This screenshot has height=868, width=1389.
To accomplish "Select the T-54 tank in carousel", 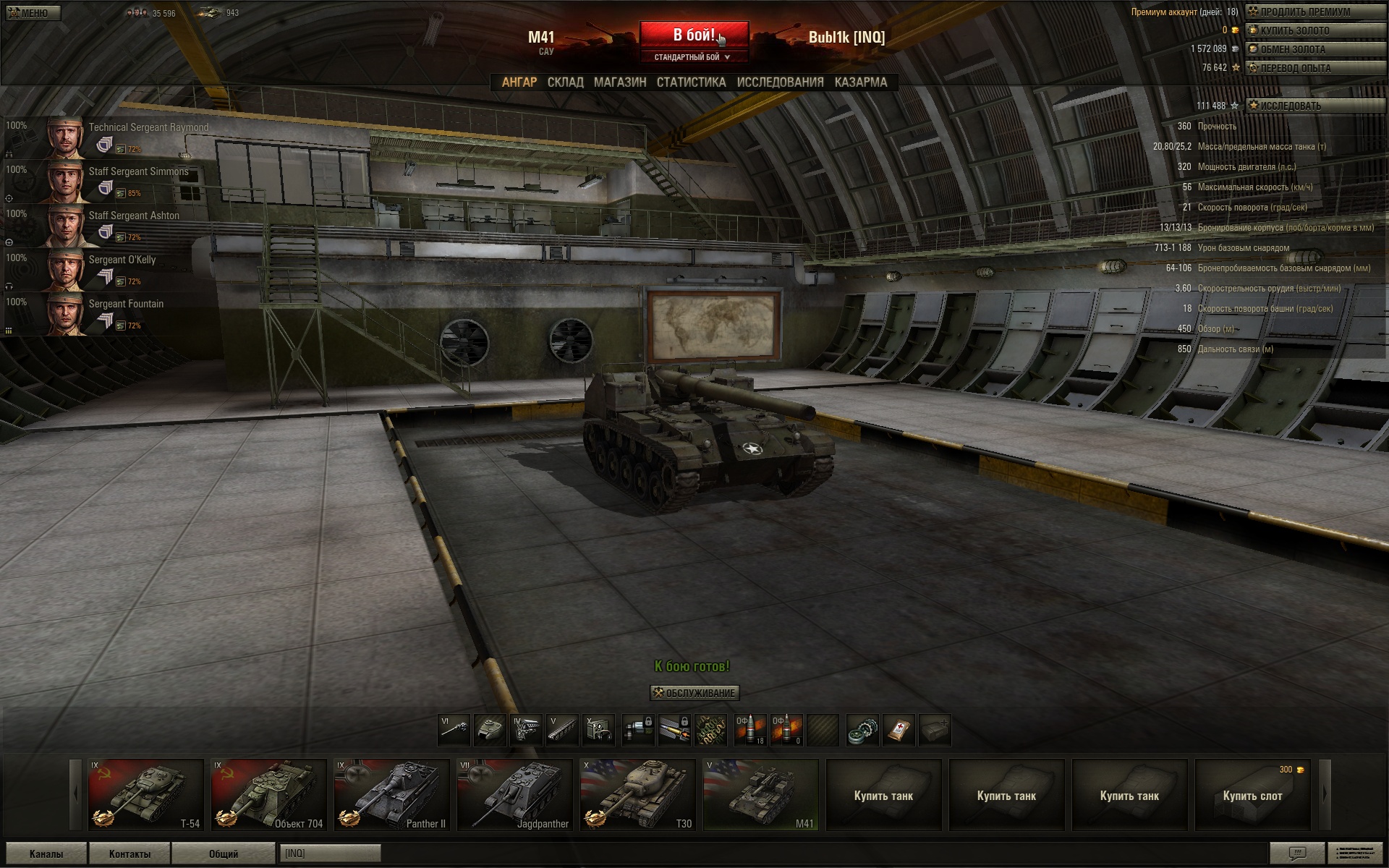I will (x=145, y=794).
